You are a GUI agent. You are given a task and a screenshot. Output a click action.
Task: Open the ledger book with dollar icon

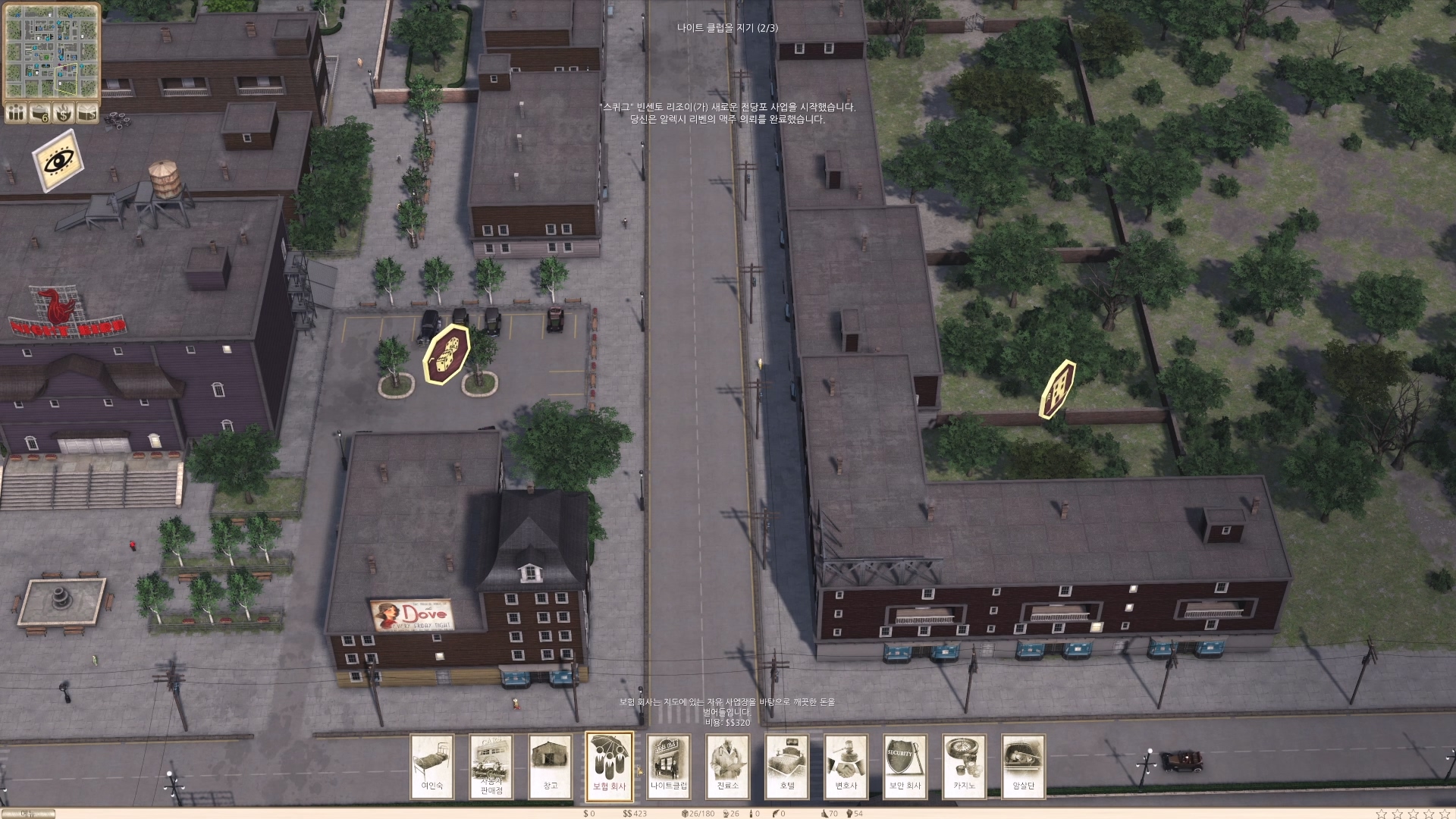click(88, 114)
